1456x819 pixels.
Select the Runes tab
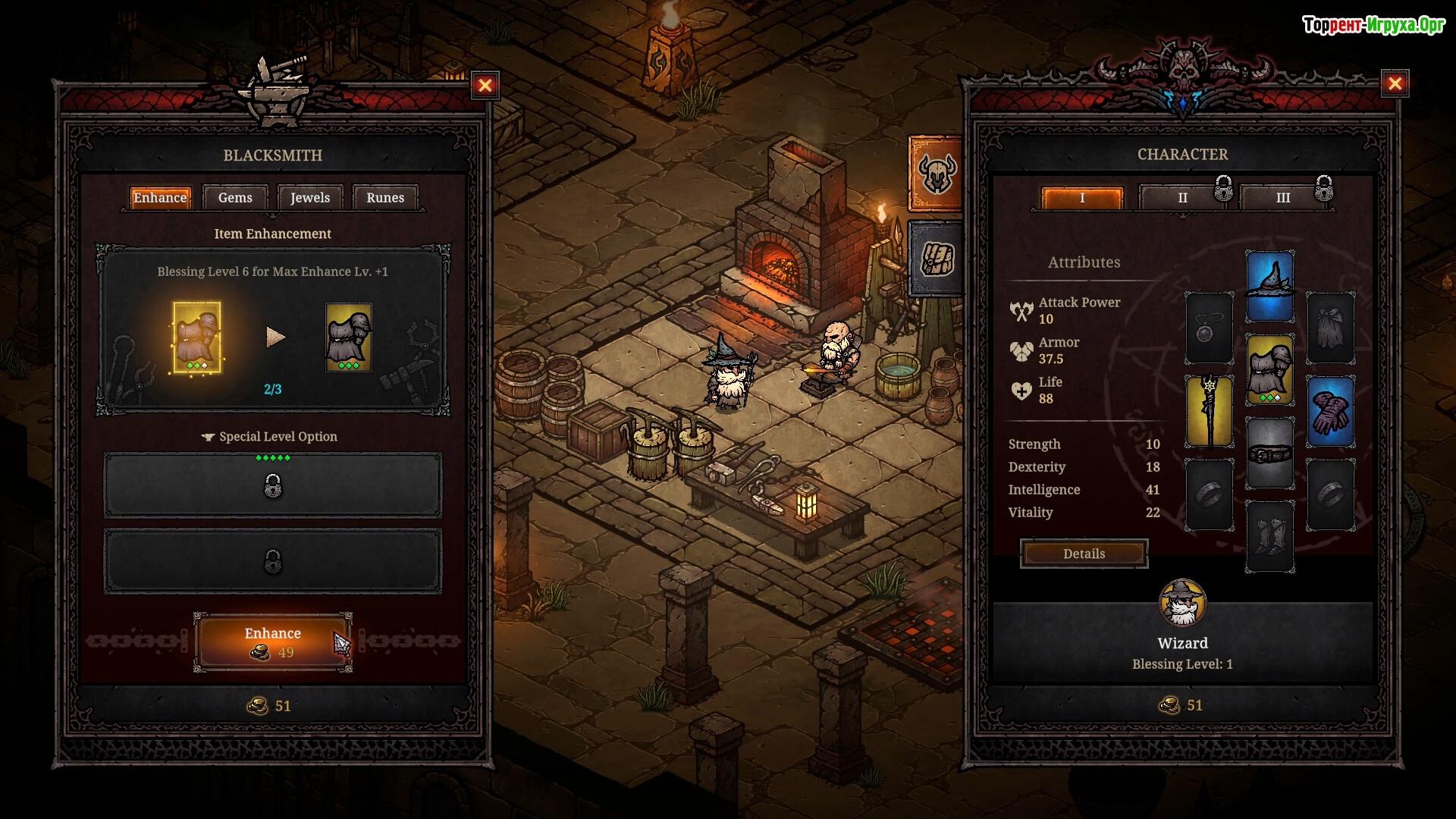[385, 198]
